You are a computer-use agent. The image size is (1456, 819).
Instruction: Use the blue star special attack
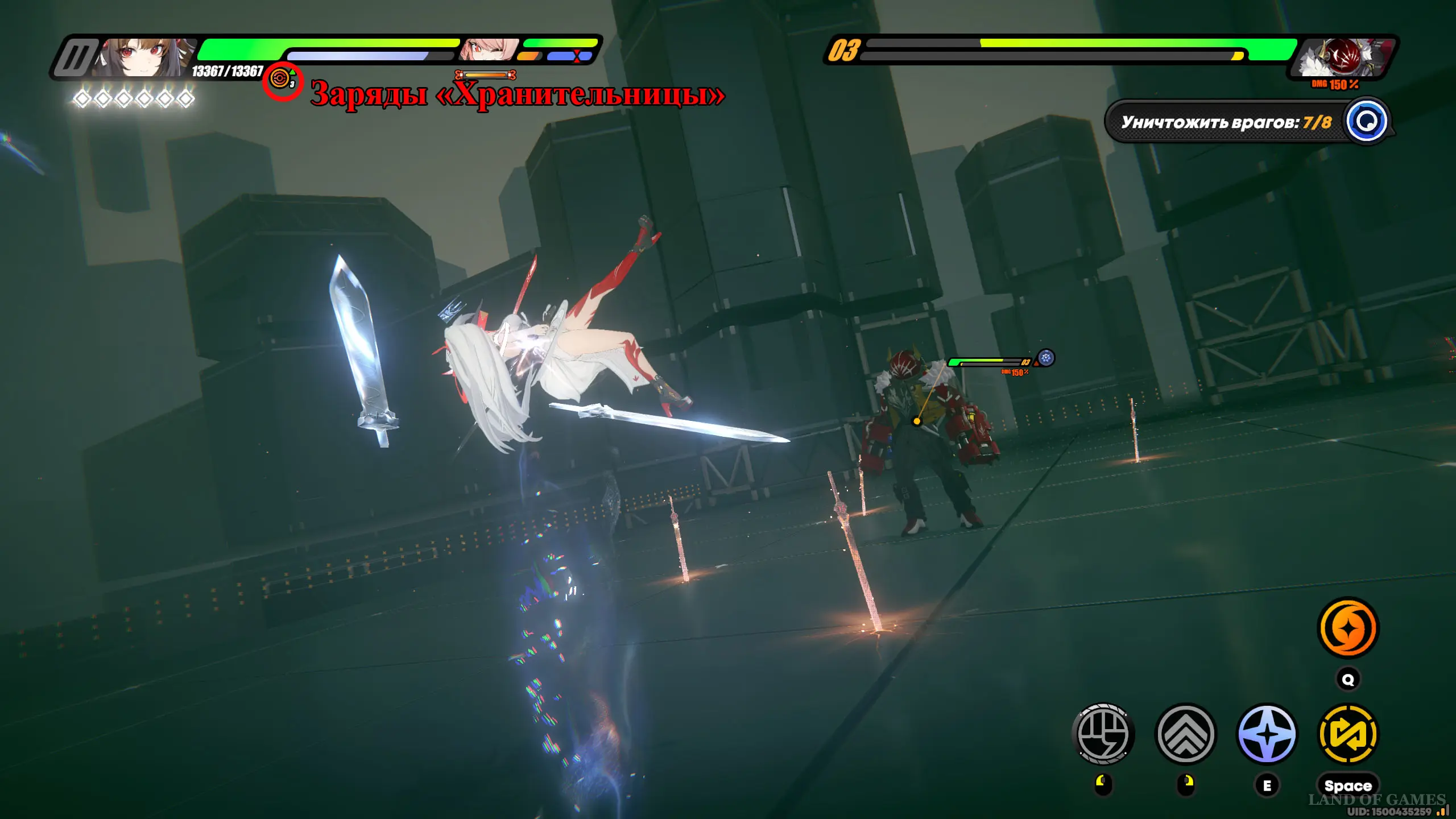pos(1267,734)
